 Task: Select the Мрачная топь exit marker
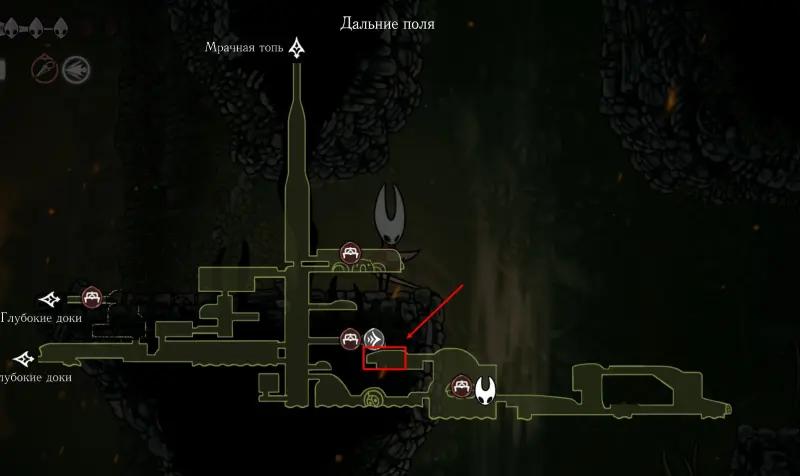(x=297, y=47)
